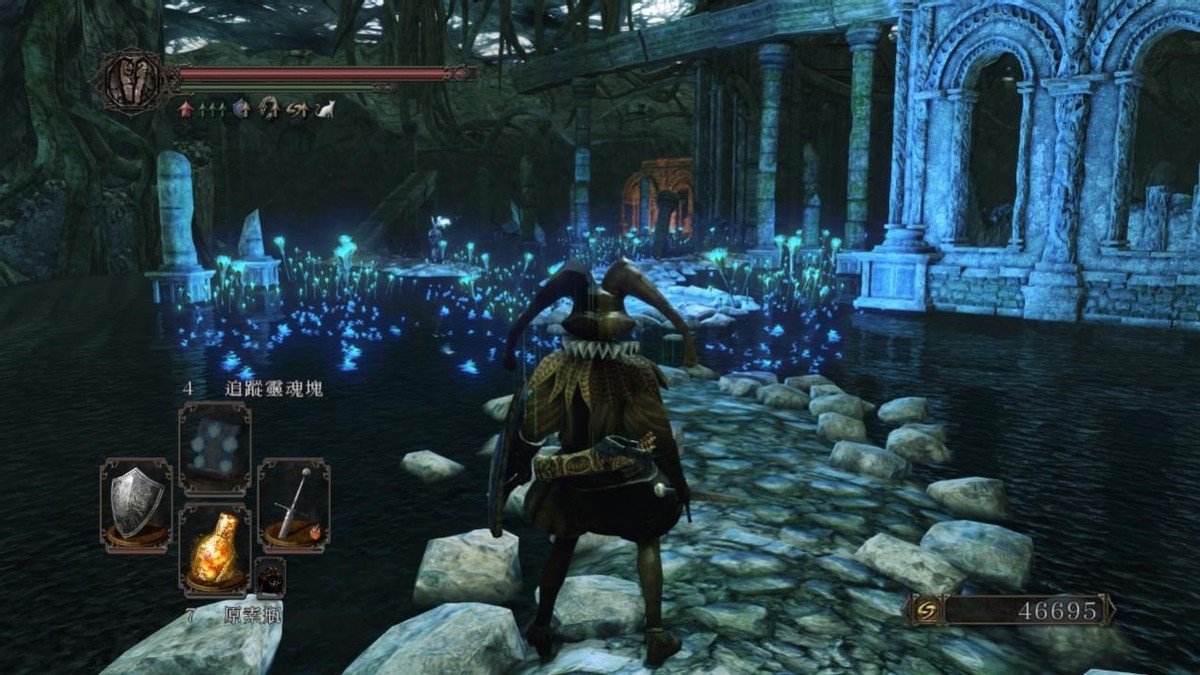Use the Estus Flask item slot
Viewport: 1200px width, 675px height.
[215, 549]
